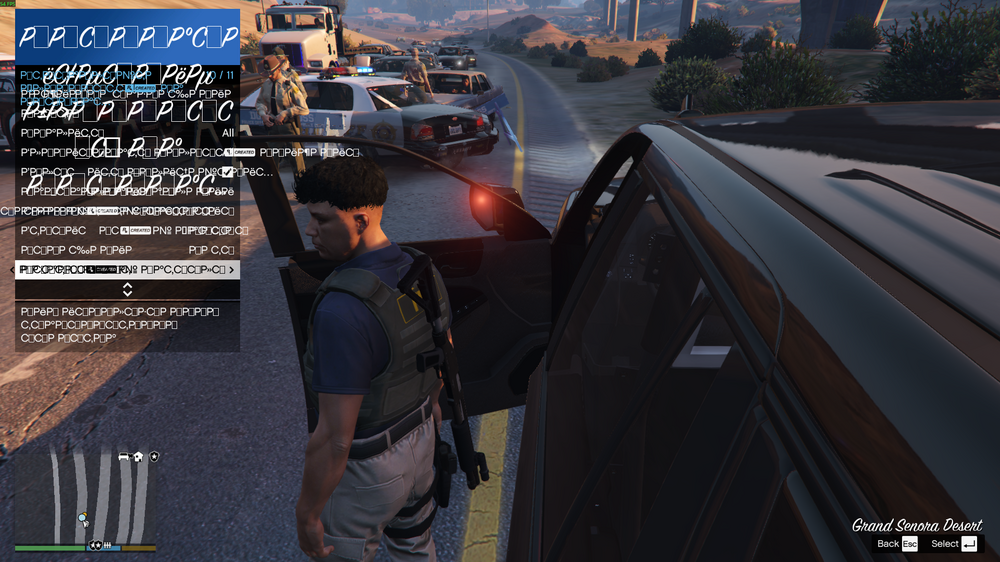Select the highlighted white menu row

click(x=127, y=270)
